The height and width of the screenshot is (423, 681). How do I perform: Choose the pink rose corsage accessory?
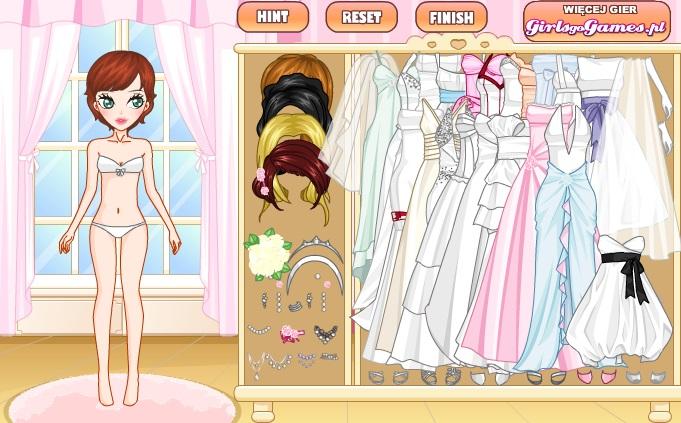pyautogui.click(x=291, y=333)
